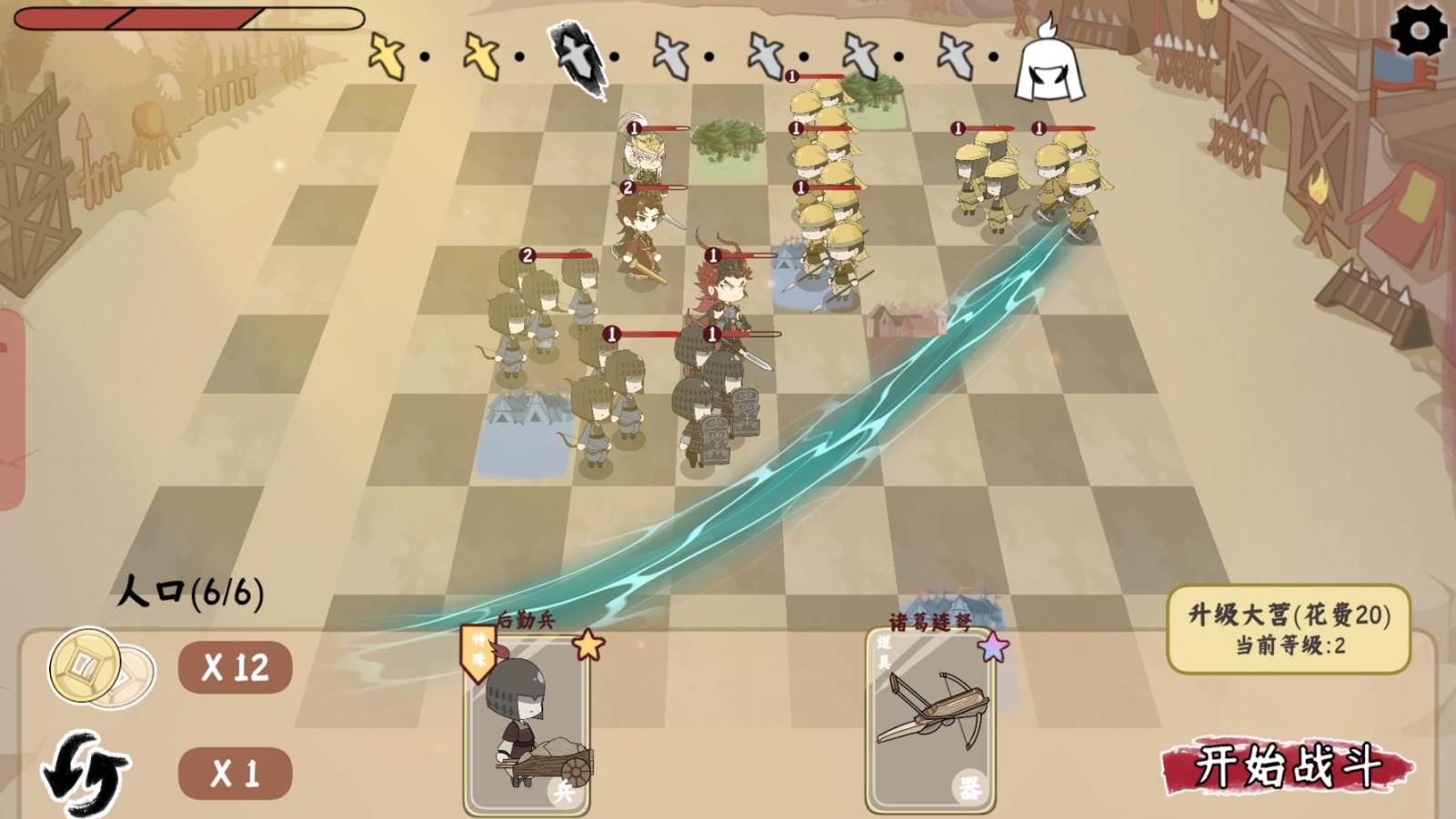Click the undo arrow icon above X 1
The height and width of the screenshot is (819, 1456).
coord(86,769)
